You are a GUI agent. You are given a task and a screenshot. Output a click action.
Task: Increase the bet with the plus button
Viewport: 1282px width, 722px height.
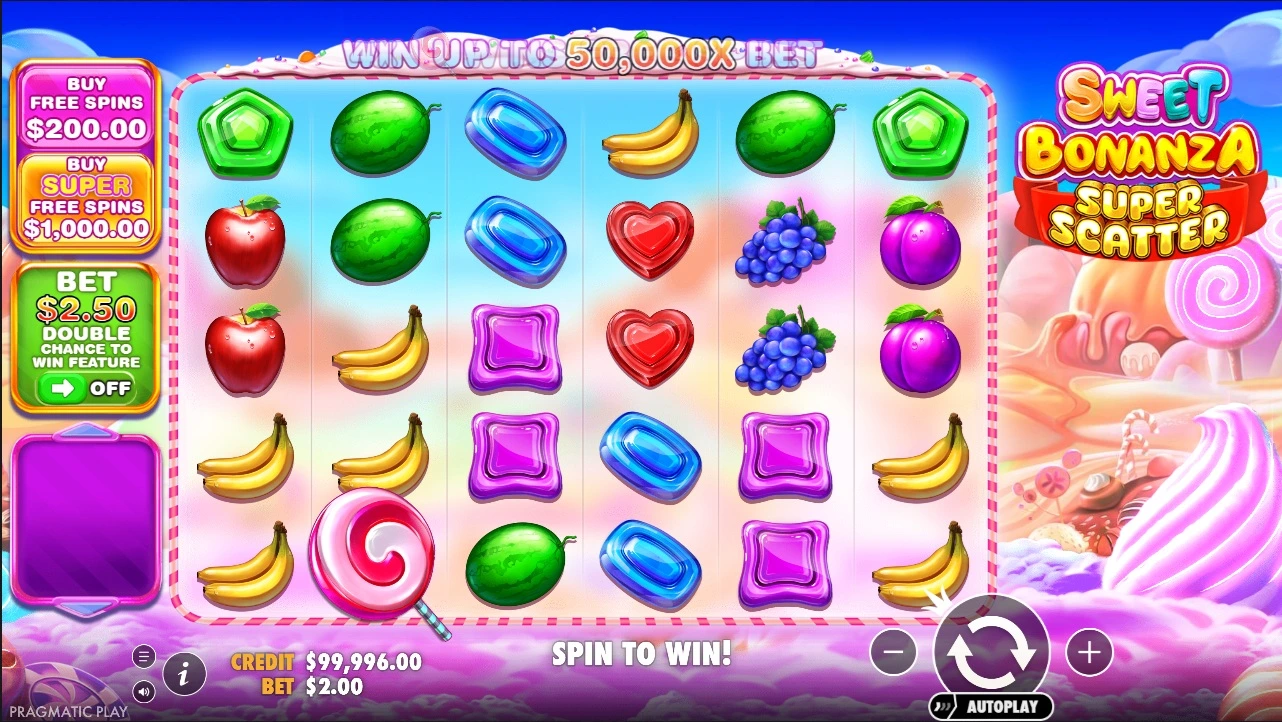pyautogui.click(x=1089, y=653)
